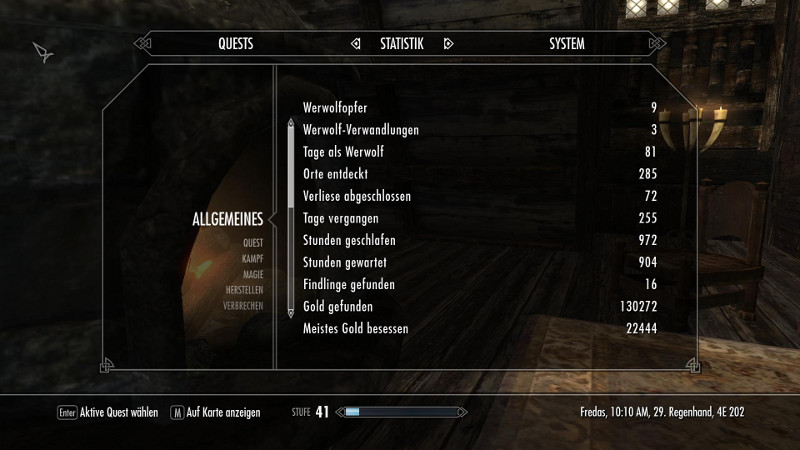The width and height of the screenshot is (800, 450).
Task: Switch to the Quests tab
Action: pos(235,44)
